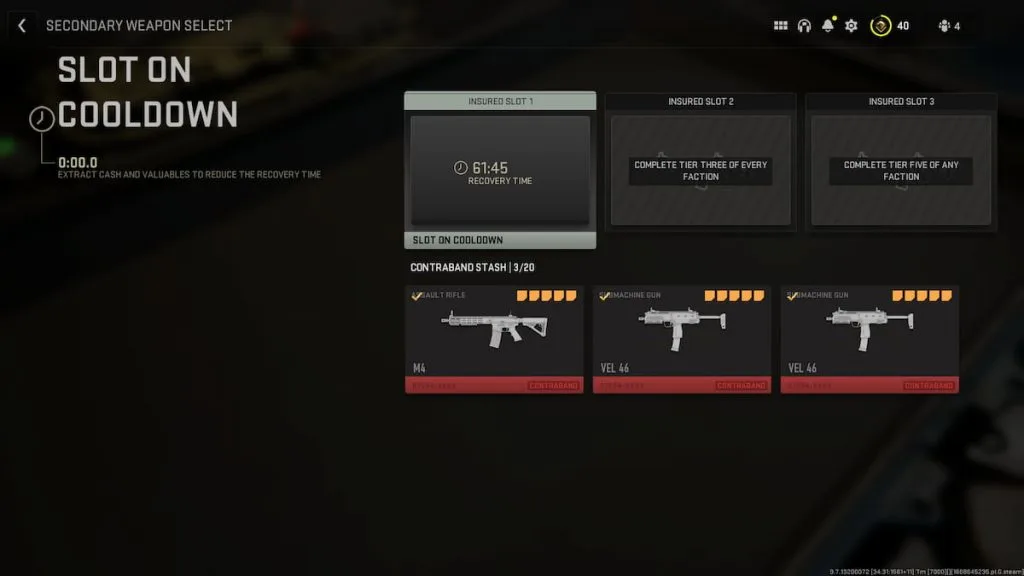This screenshot has width=1024, height=576.
Task: Open the token balance showing 40
Action: [890, 26]
